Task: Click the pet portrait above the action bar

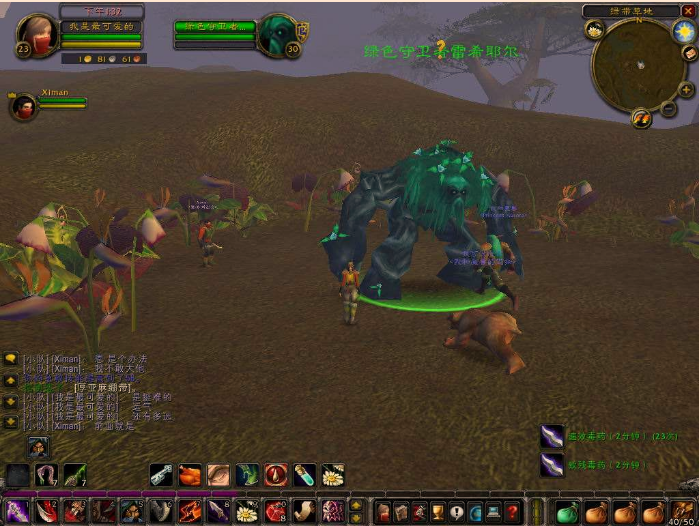Action: (38, 447)
